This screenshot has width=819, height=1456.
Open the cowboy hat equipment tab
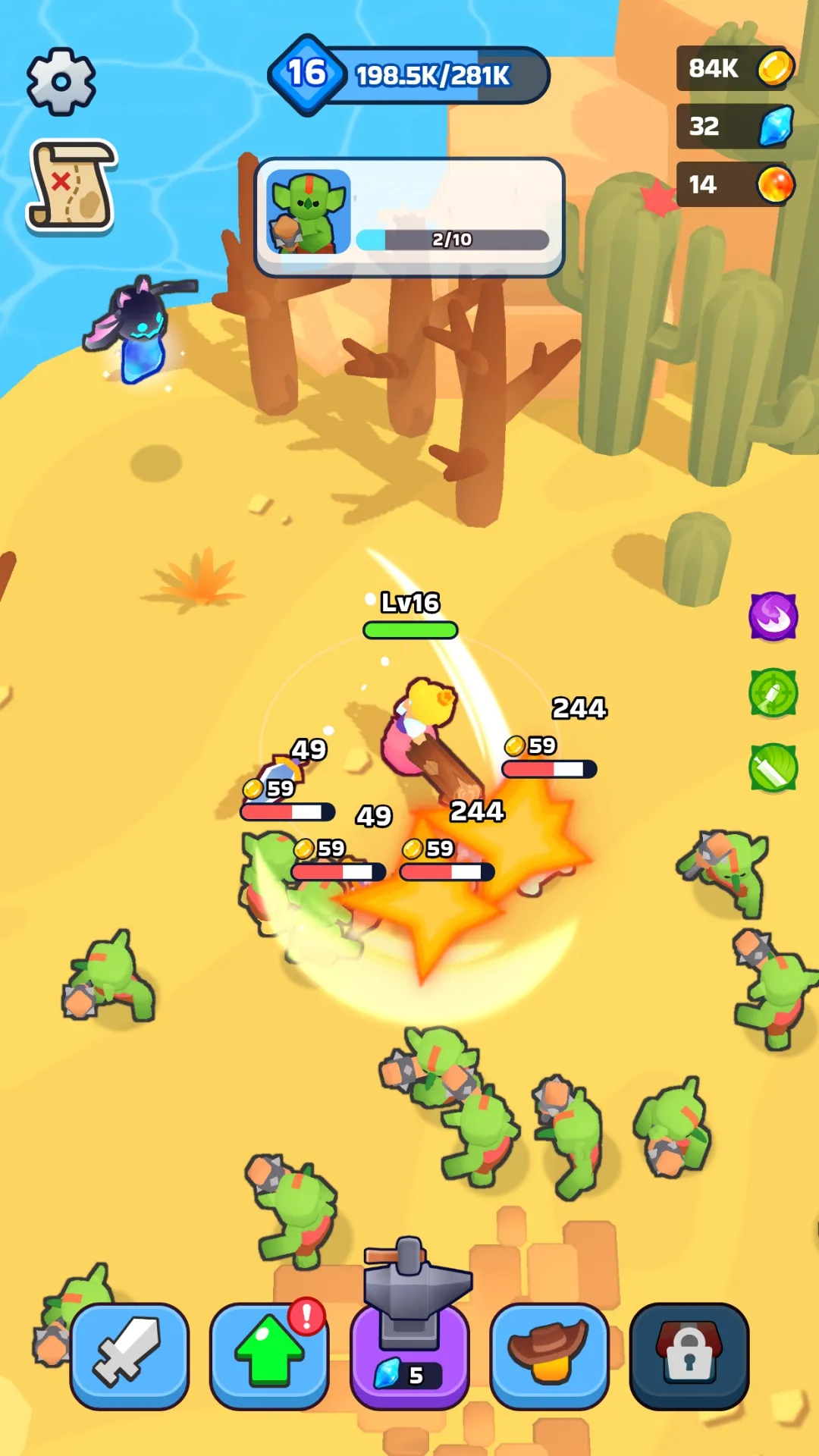point(549,1356)
